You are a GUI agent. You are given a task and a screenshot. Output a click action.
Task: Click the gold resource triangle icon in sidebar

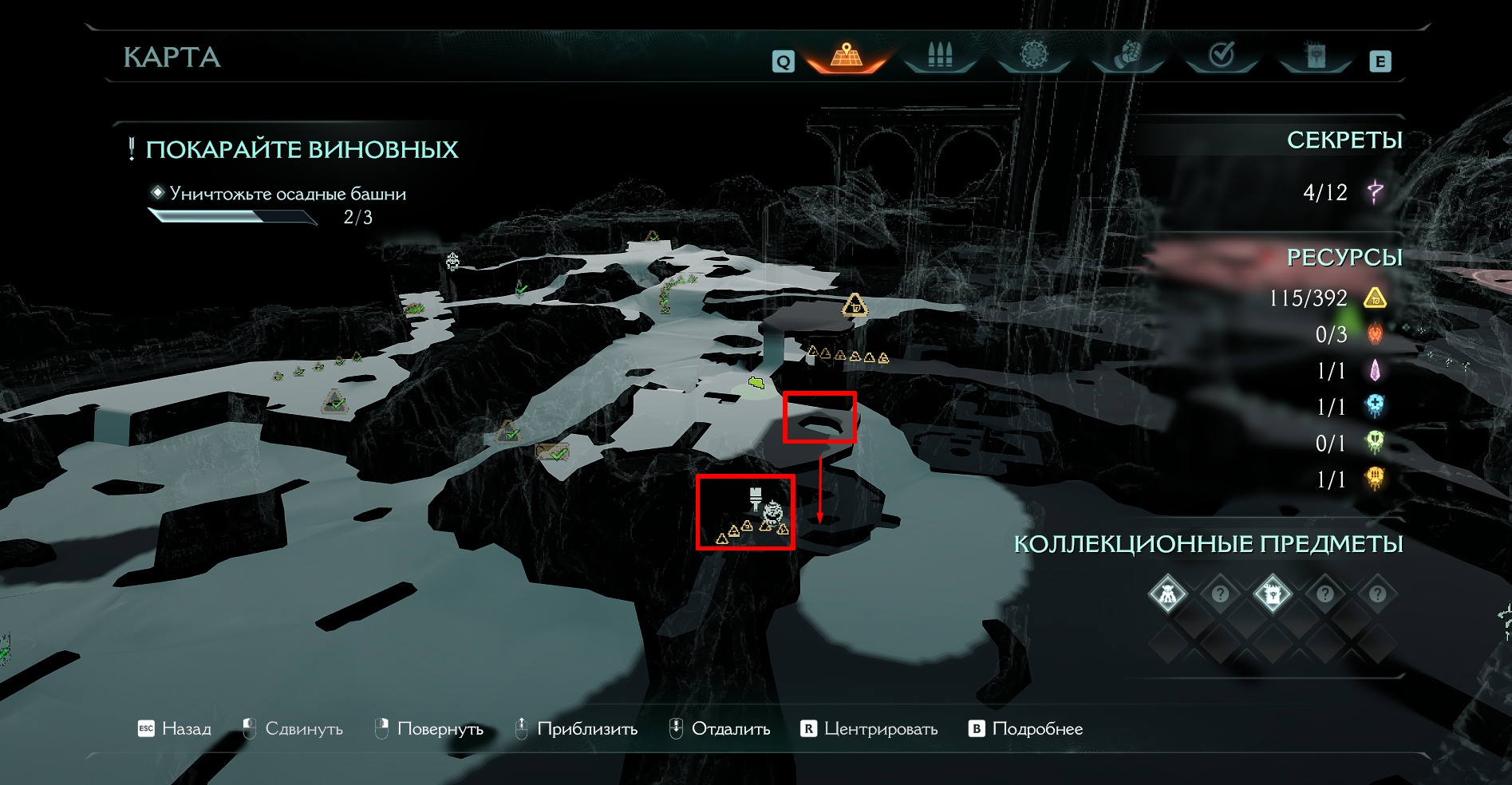(x=1375, y=298)
